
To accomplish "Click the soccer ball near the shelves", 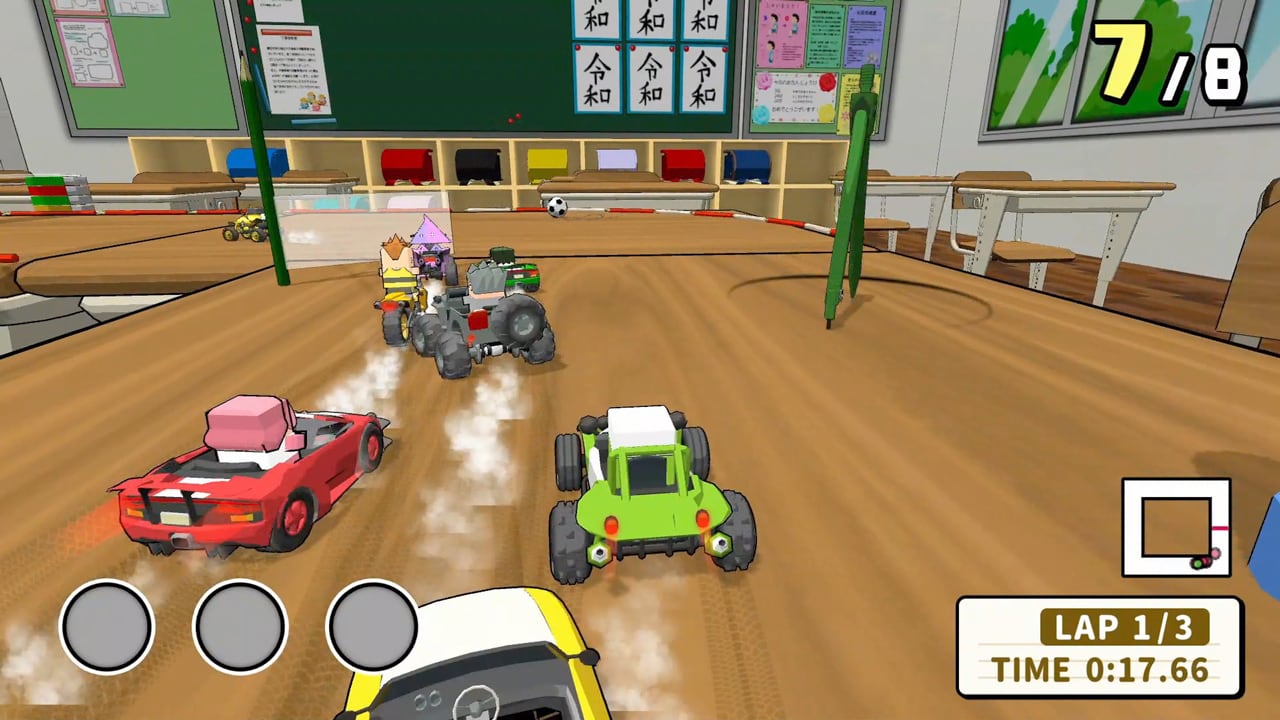I will click(x=556, y=205).
